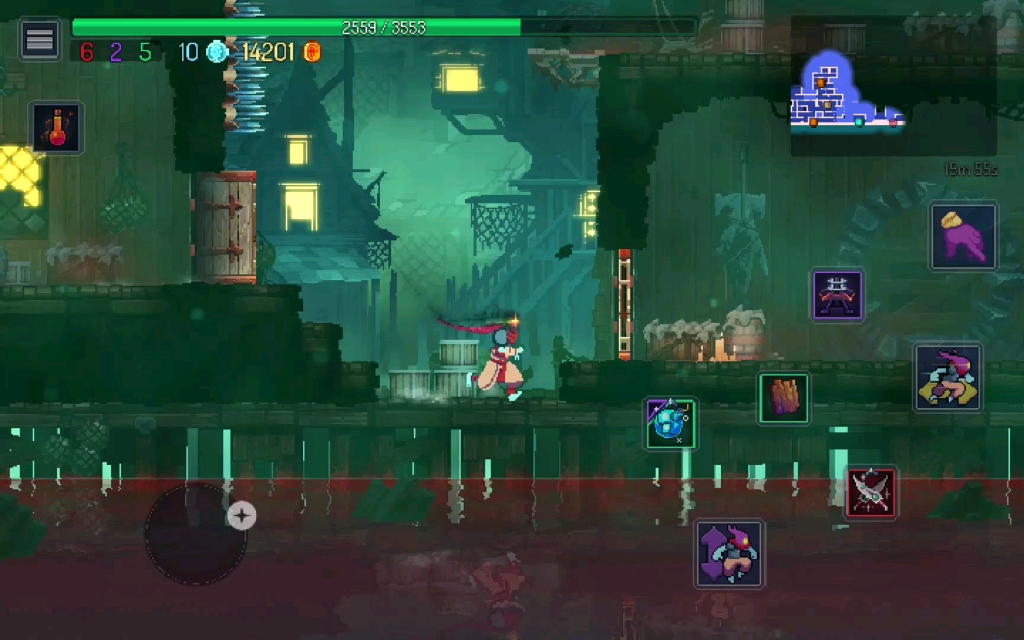Image resolution: width=1024 pixels, height=640 pixels.
Task: Open the pause menu with the hamburger button
Action: tap(40, 39)
